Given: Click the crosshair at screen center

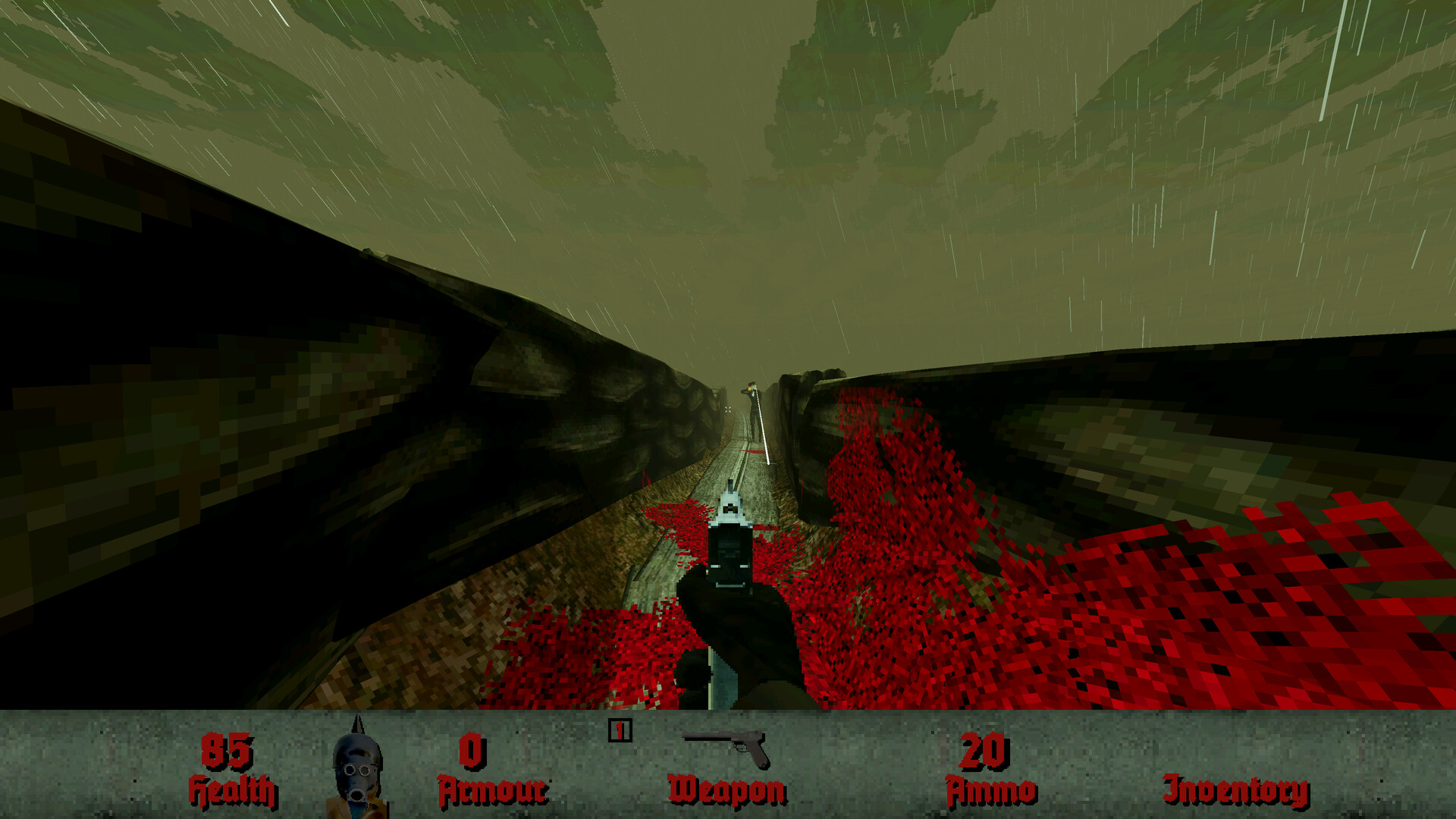Looking at the screenshot, I should [728, 409].
